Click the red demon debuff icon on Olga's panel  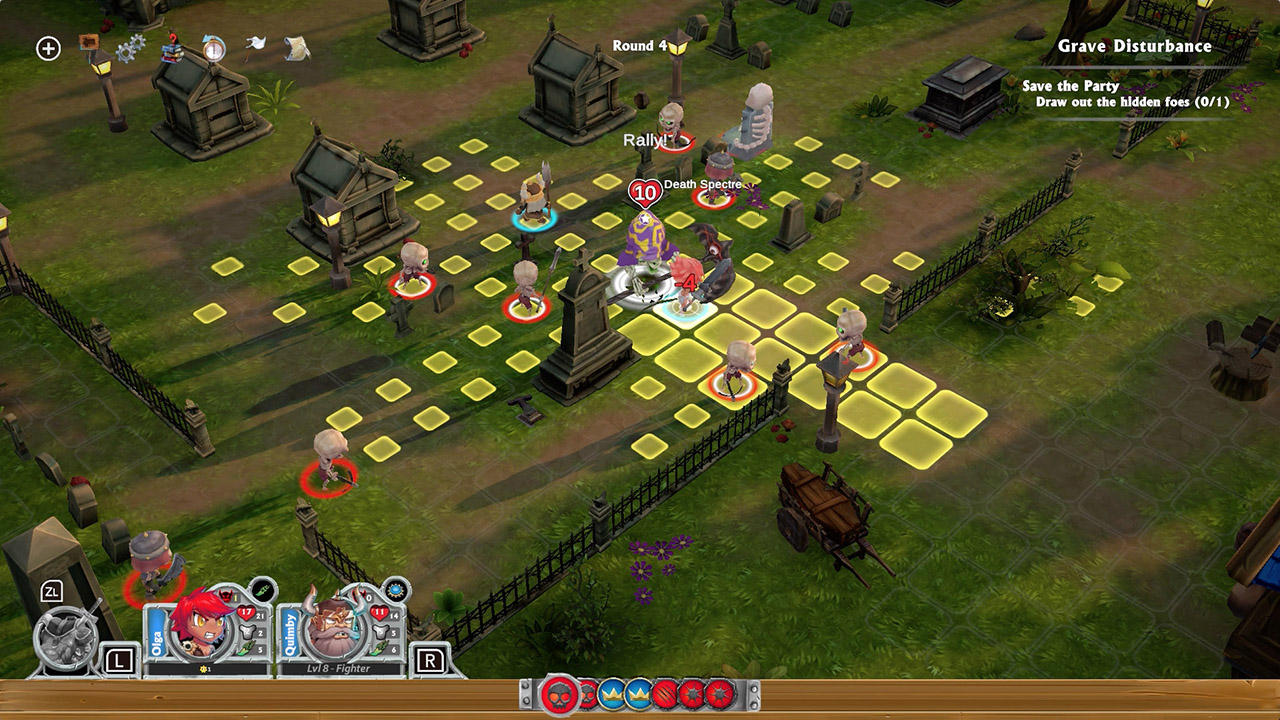click(x=225, y=596)
